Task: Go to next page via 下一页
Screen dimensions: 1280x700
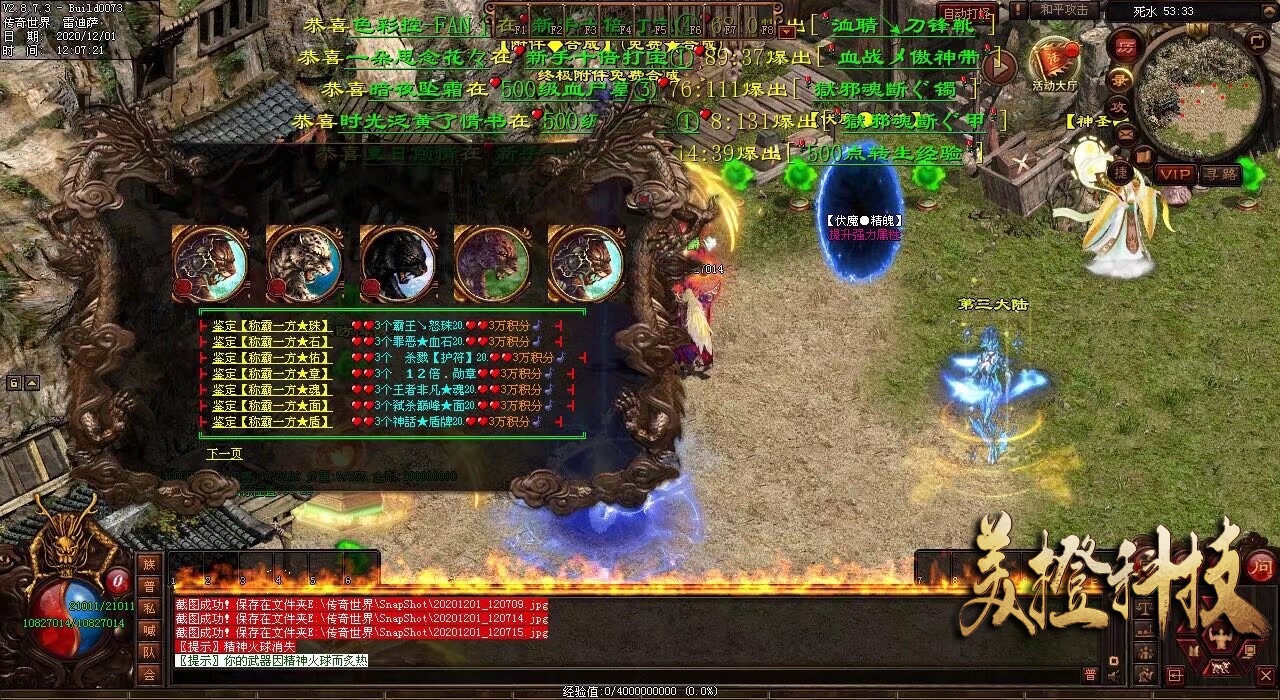Action: pyautogui.click(x=225, y=453)
